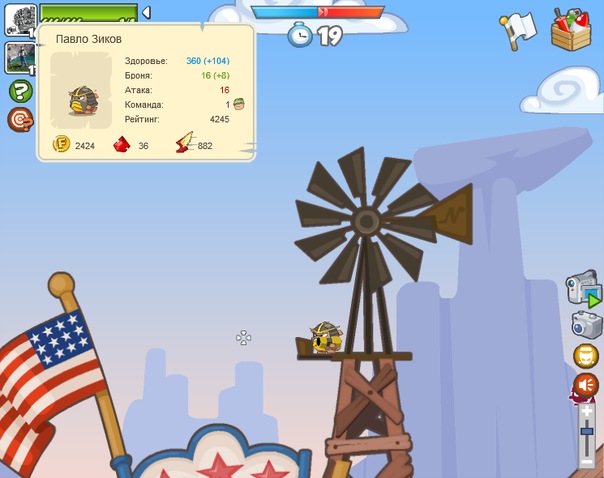The image size is (604, 478).
Task: Select the first player avatar thumbnail
Action: click(21, 19)
